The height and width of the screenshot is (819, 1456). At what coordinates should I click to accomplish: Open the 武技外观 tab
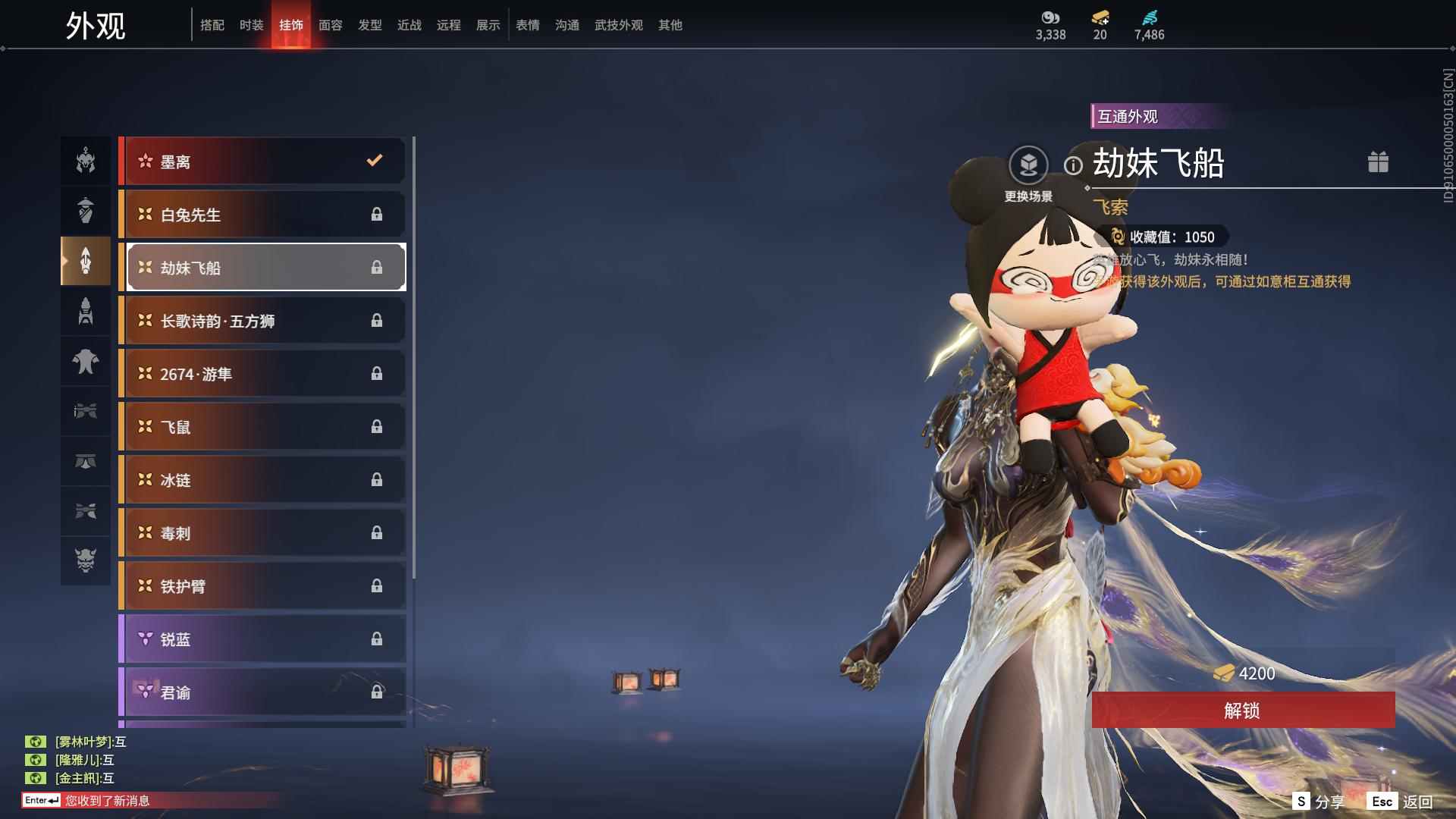(x=618, y=25)
